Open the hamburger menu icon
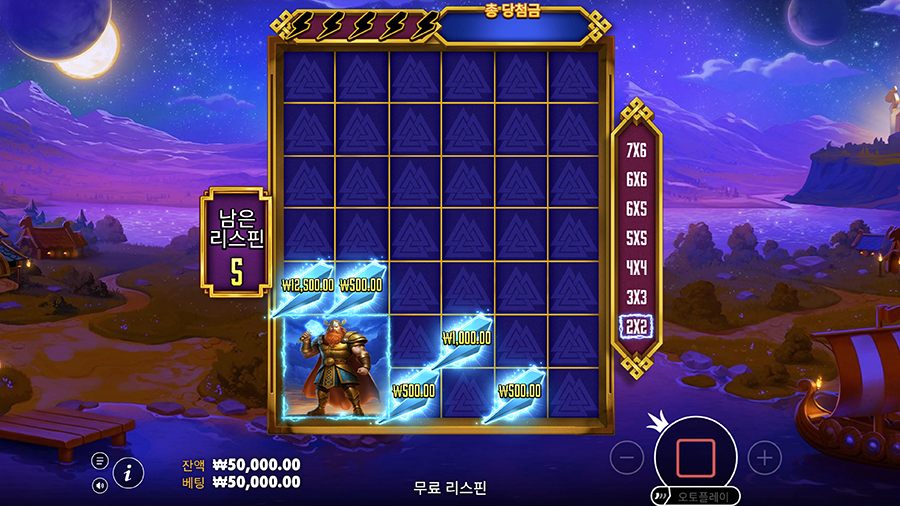The height and width of the screenshot is (506, 900). (100, 461)
